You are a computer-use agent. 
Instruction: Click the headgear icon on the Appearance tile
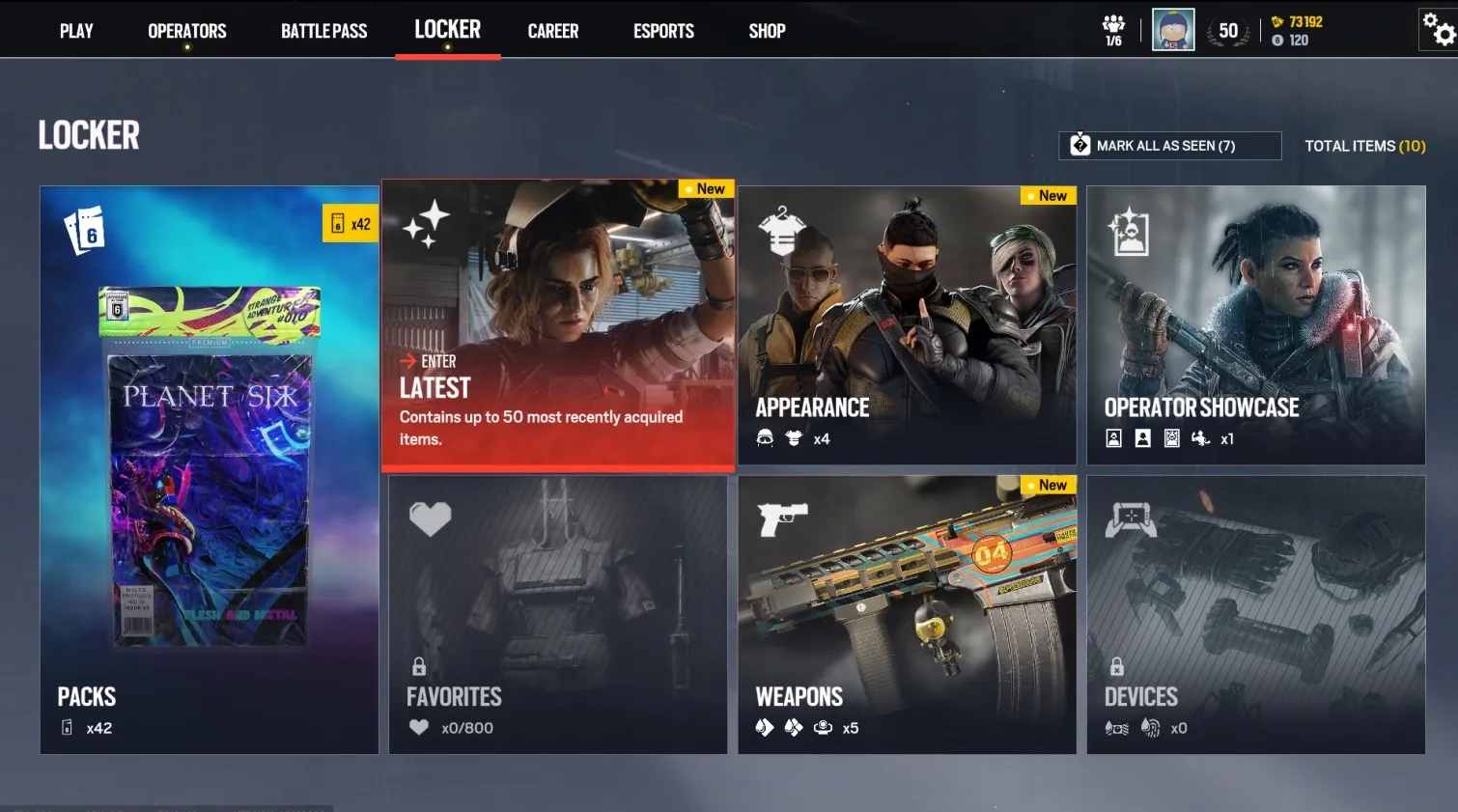tap(766, 438)
